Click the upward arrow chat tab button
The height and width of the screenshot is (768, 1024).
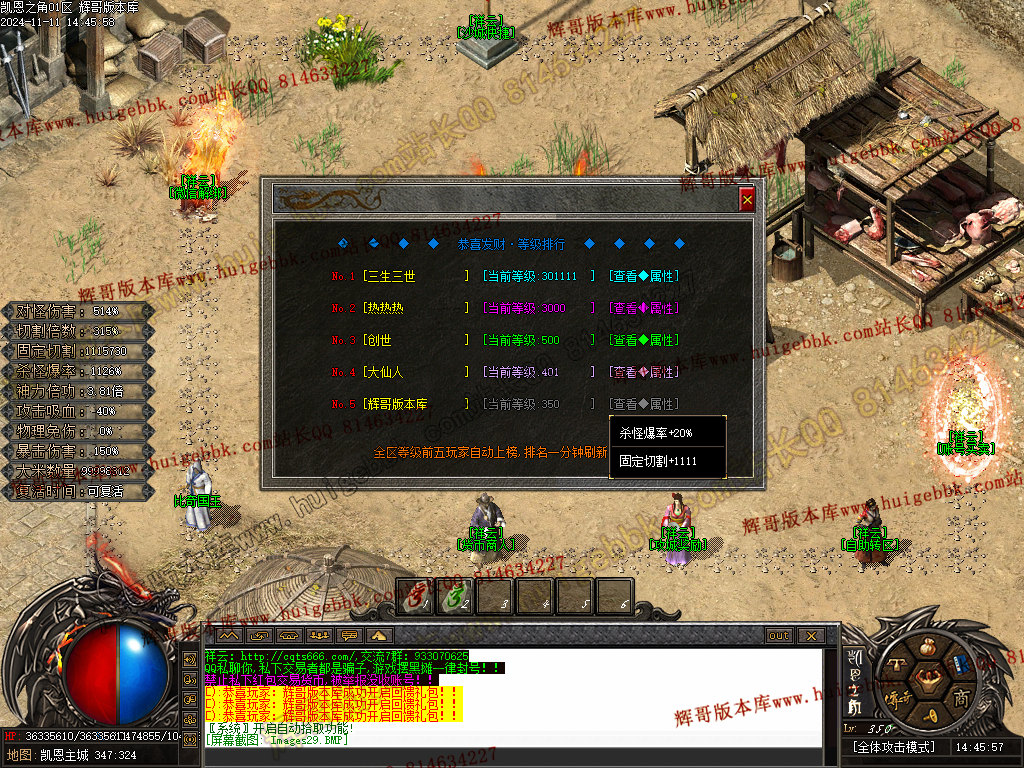[x=380, y=636]
